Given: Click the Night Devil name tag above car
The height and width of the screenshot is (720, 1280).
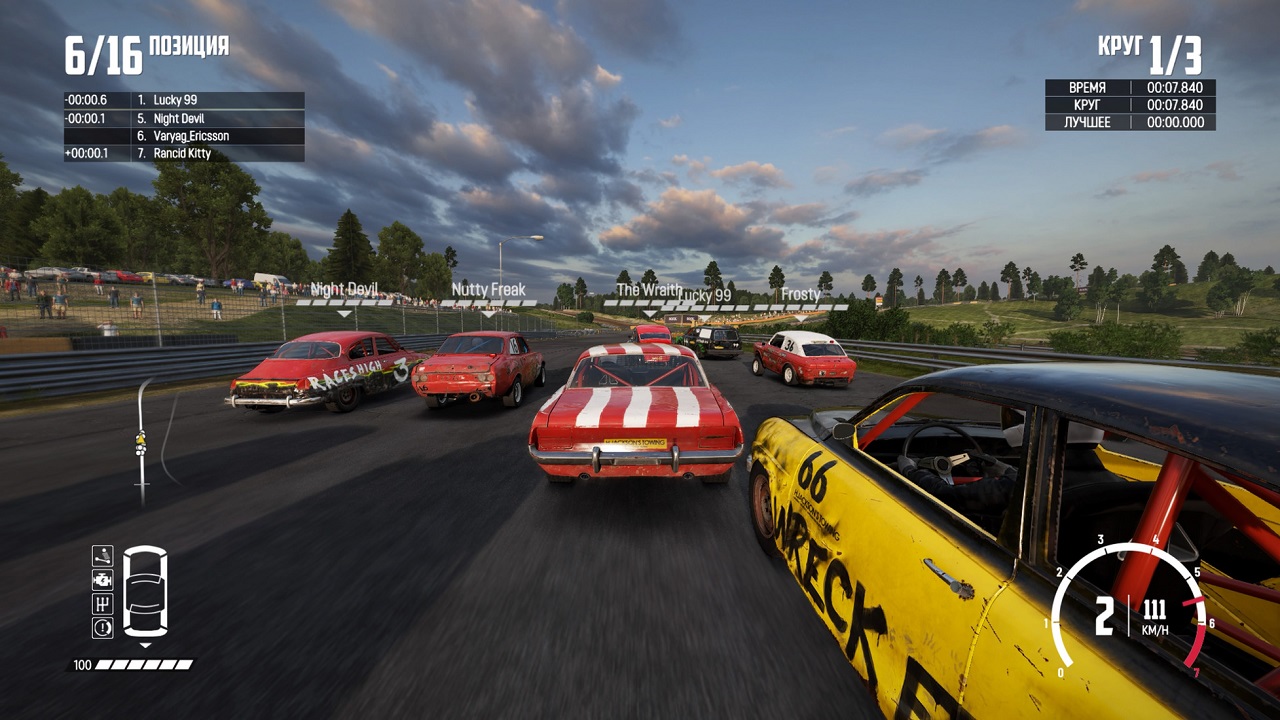Looking at the screenshot, I should coord(344,290).
